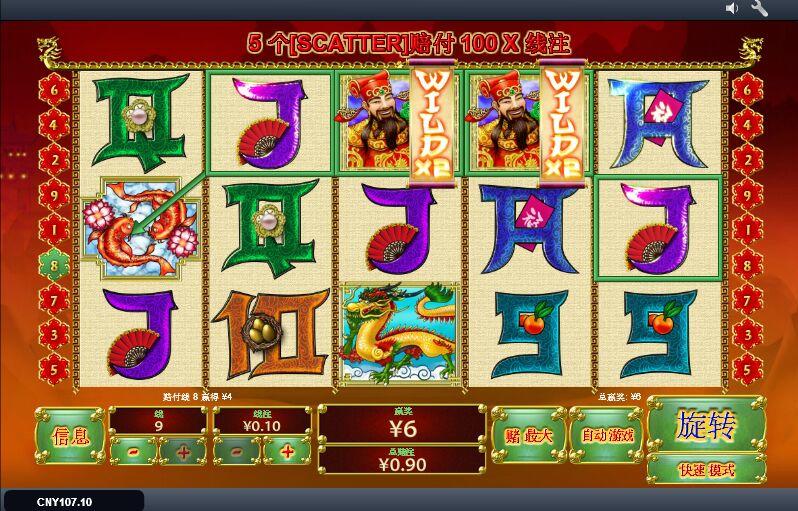Open the 信息 info paytable
Screen dimensions: 798x511
click(x=70, y=435)
